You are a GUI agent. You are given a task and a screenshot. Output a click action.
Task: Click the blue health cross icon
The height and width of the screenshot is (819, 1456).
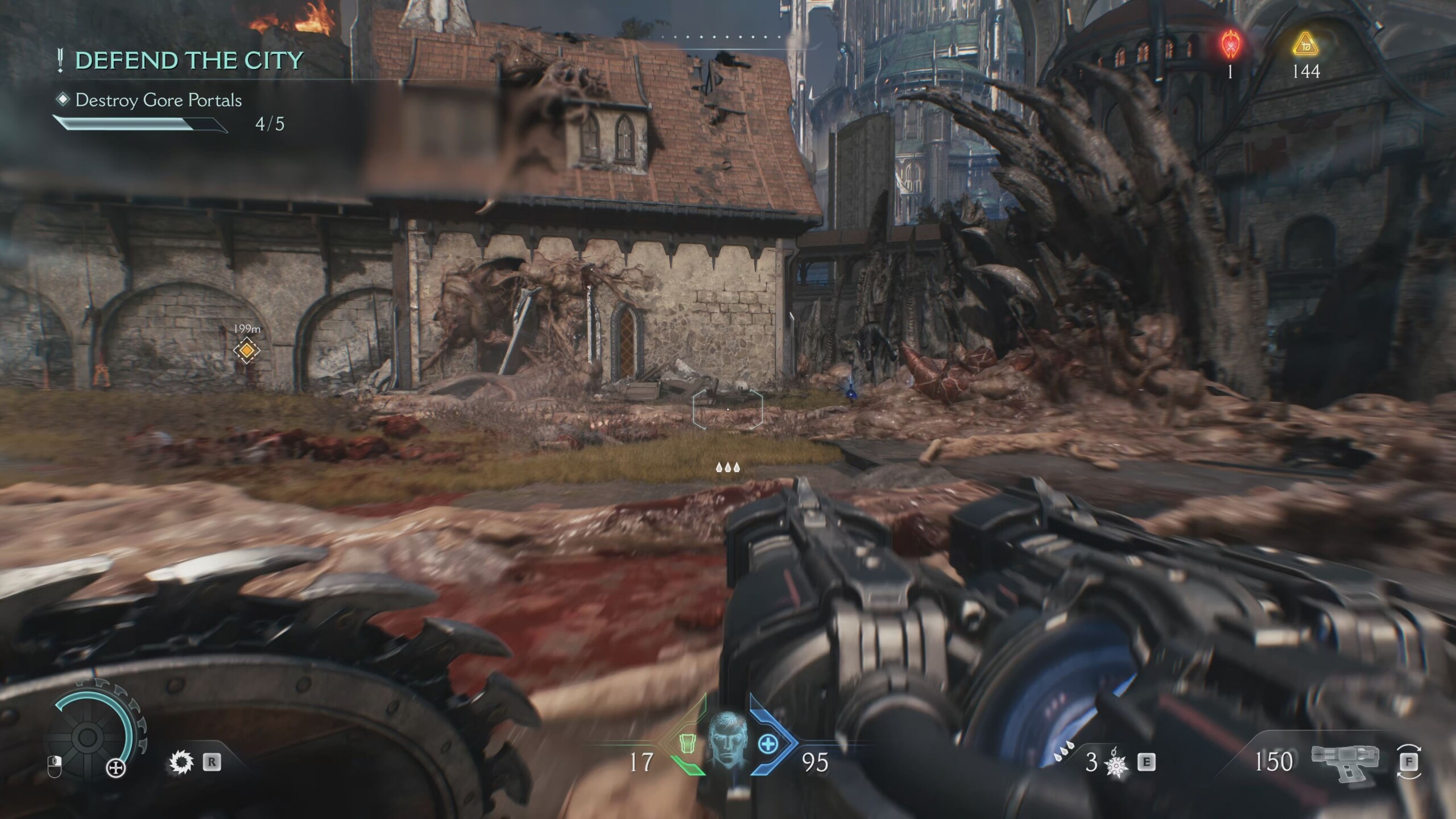(768, 743)
